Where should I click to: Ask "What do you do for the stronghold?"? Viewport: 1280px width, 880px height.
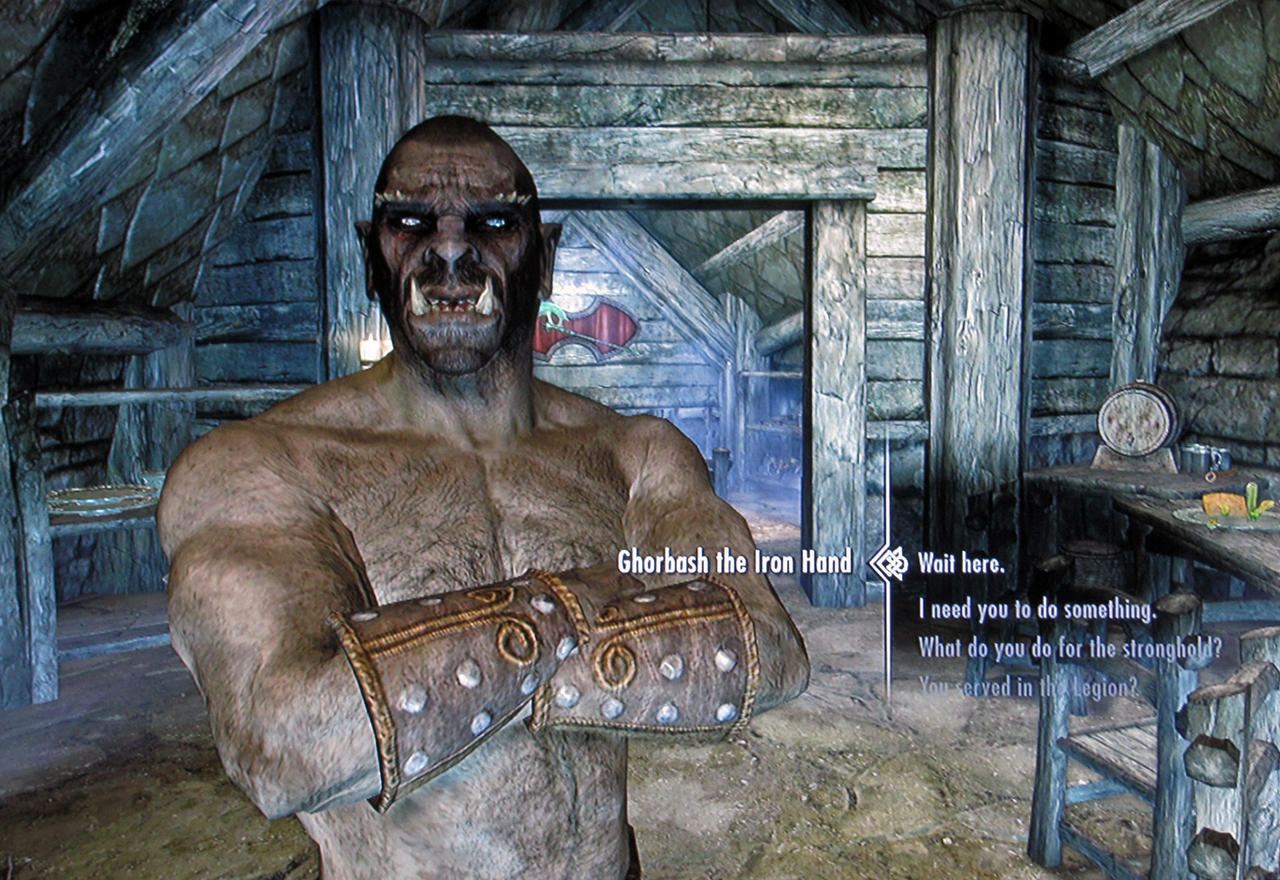click(1070, 647)
